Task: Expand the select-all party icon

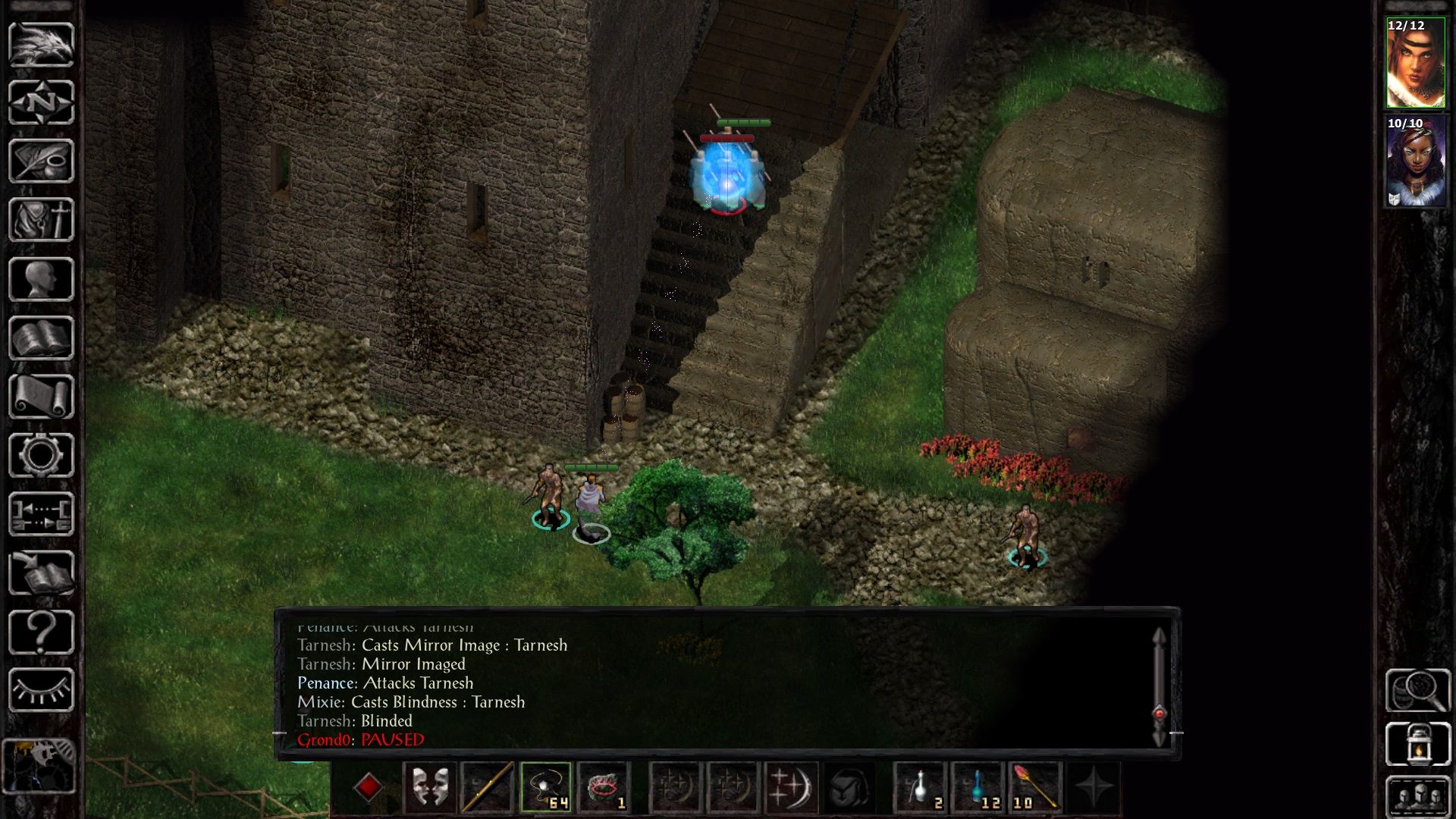Action: 1417,798
